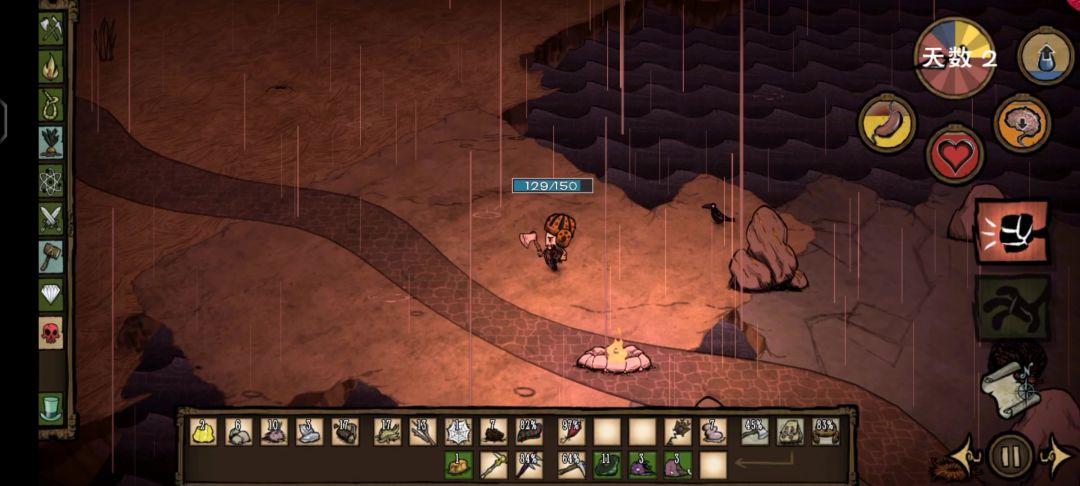Select the diamond Refine crafting tab
The image size is (1080, 486).
51,295
